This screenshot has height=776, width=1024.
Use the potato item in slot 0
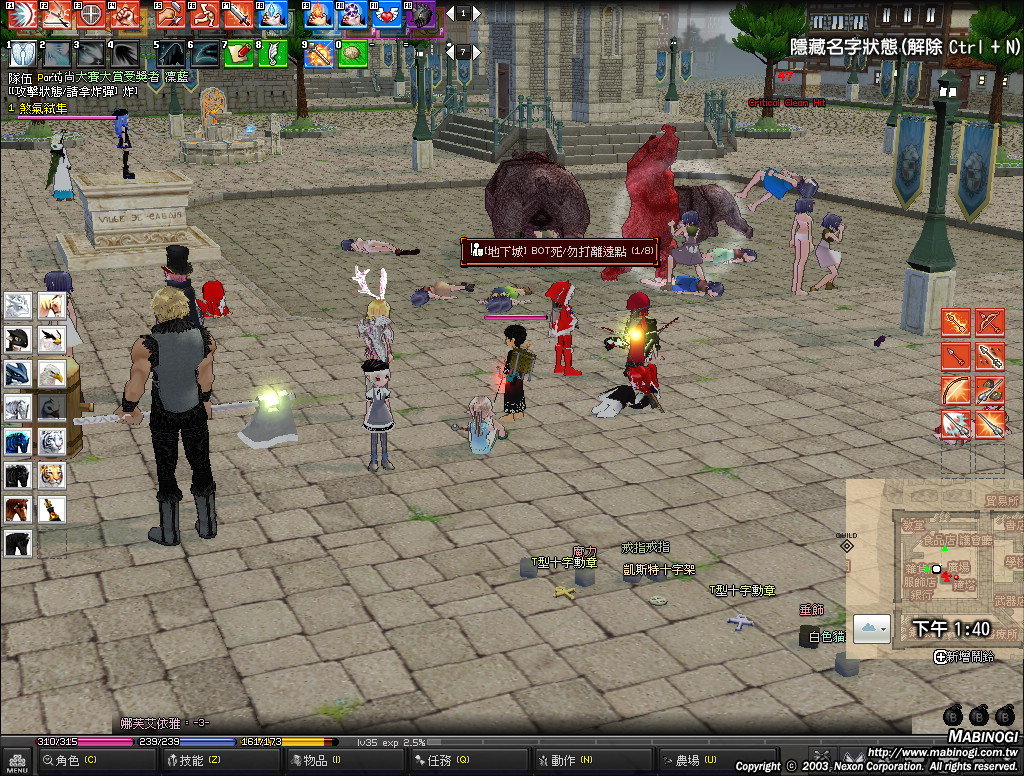tap(352, 53)
